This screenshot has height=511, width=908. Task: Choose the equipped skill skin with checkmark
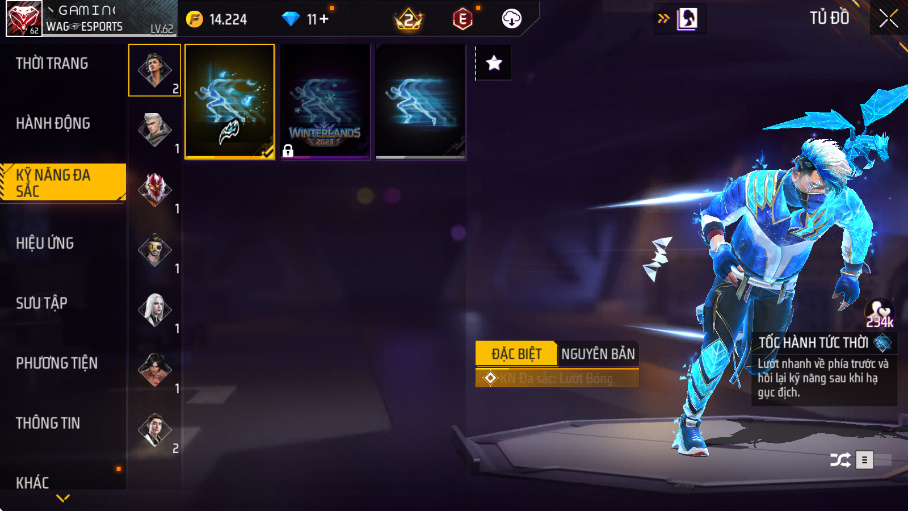pos(230,102)
